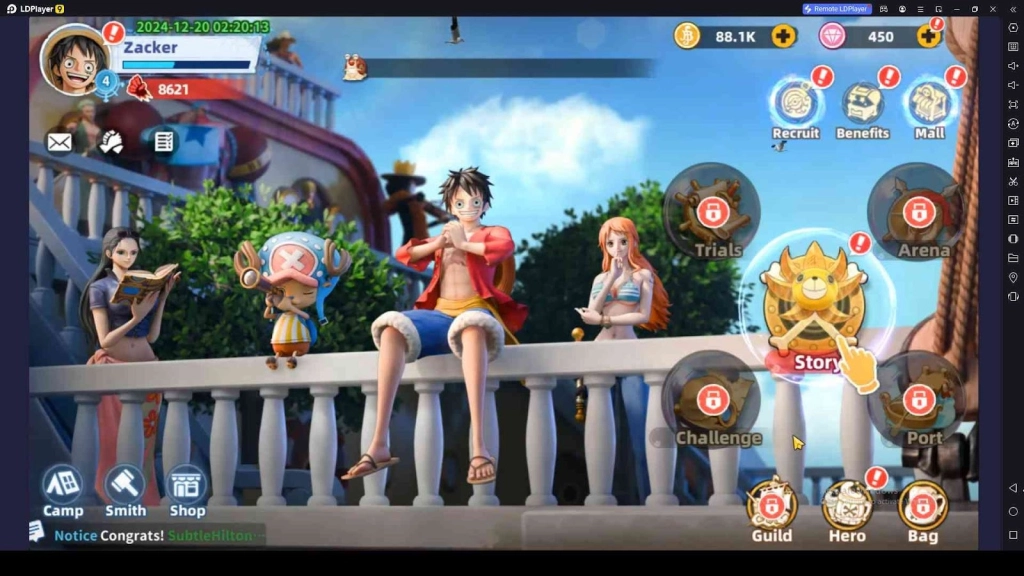Select the locked Port mode

(x=918, y=400)
